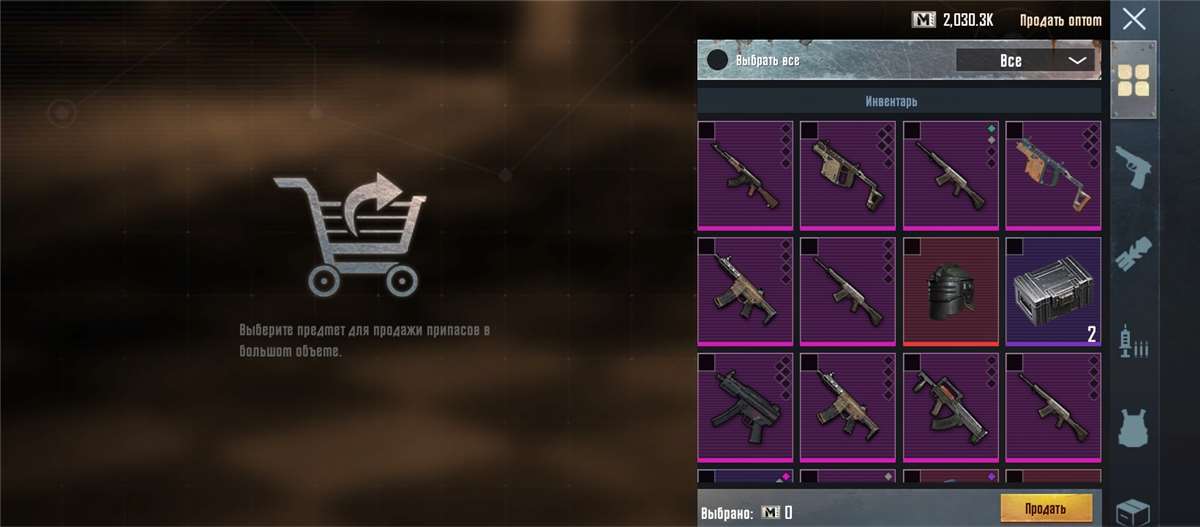
Task: Choose the orange Vector submachine gun
Action: click(1052, 175)
